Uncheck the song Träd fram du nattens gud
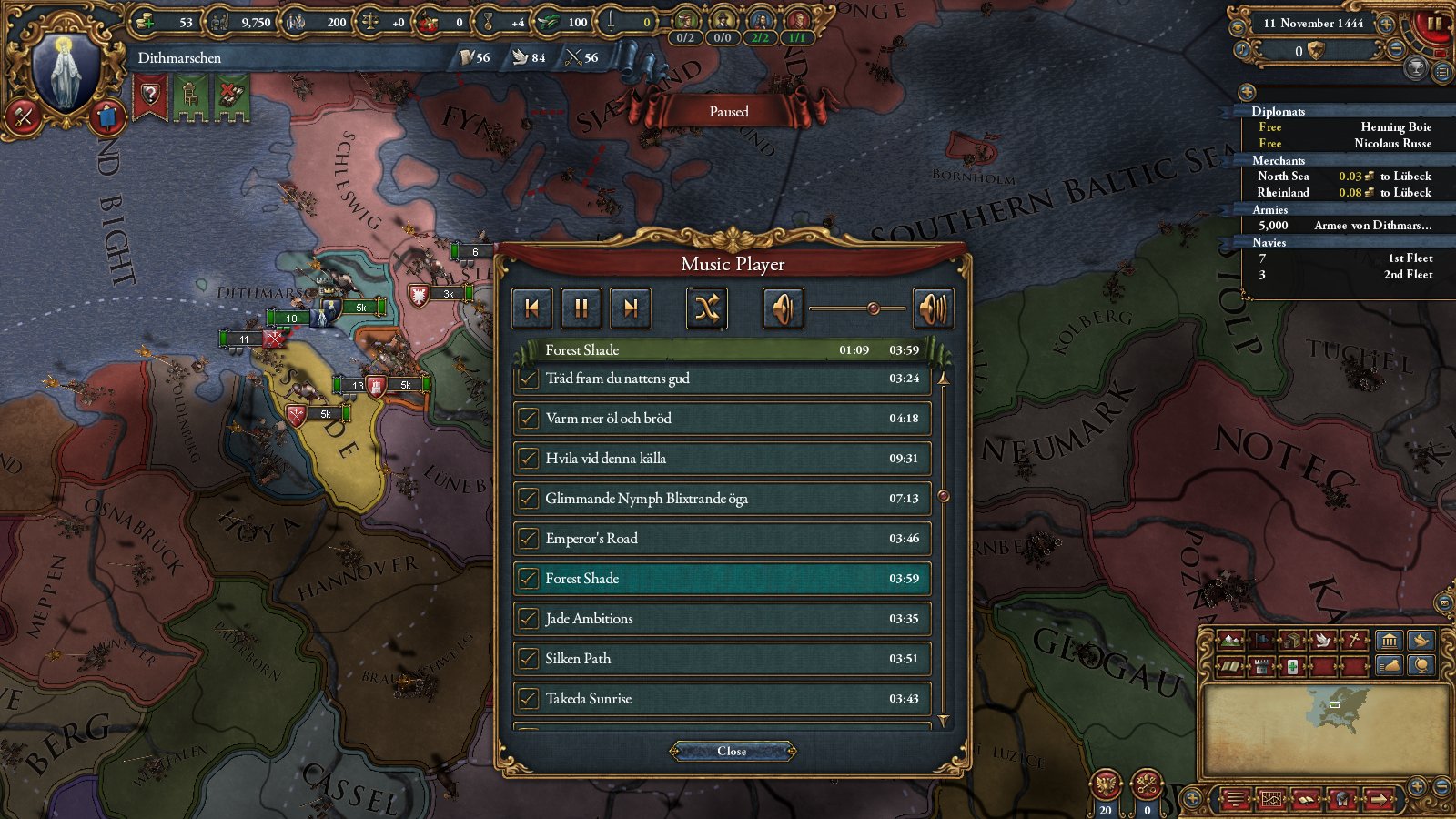The width and height of the screenshot is (1456, 819). pos(529,379)
